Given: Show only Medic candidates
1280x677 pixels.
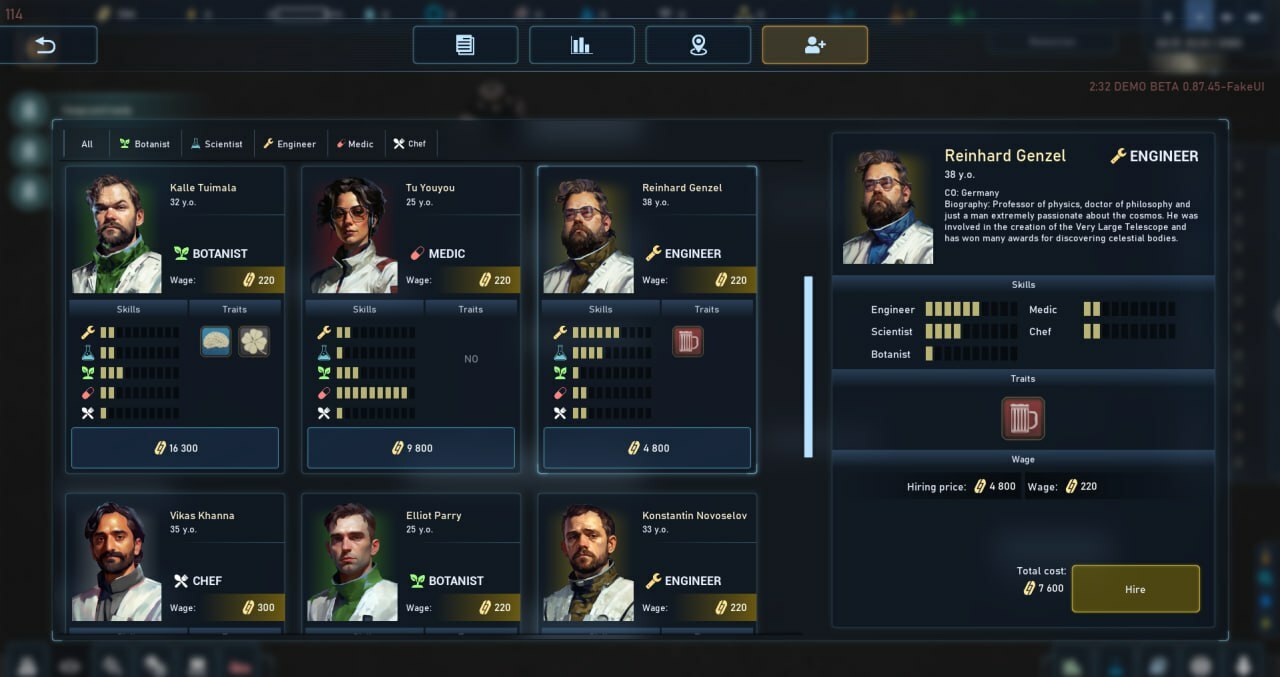Looking at the screenshot, I should click(355, 144).
